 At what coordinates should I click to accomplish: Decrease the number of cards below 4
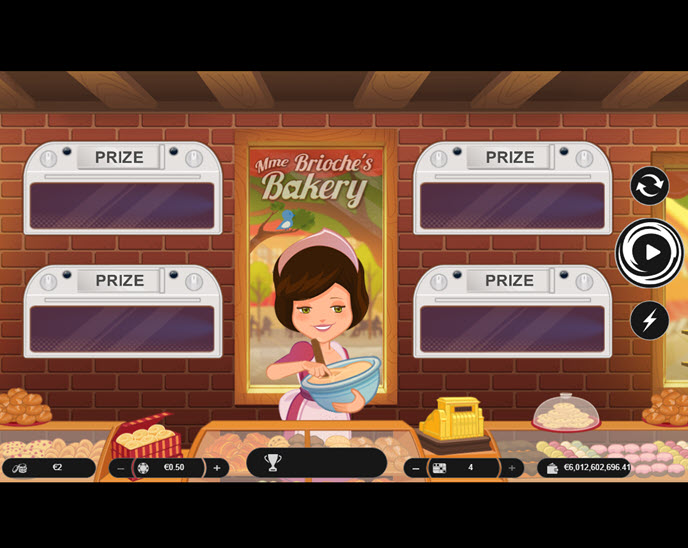pyautogui.click(x=416, y=468)
